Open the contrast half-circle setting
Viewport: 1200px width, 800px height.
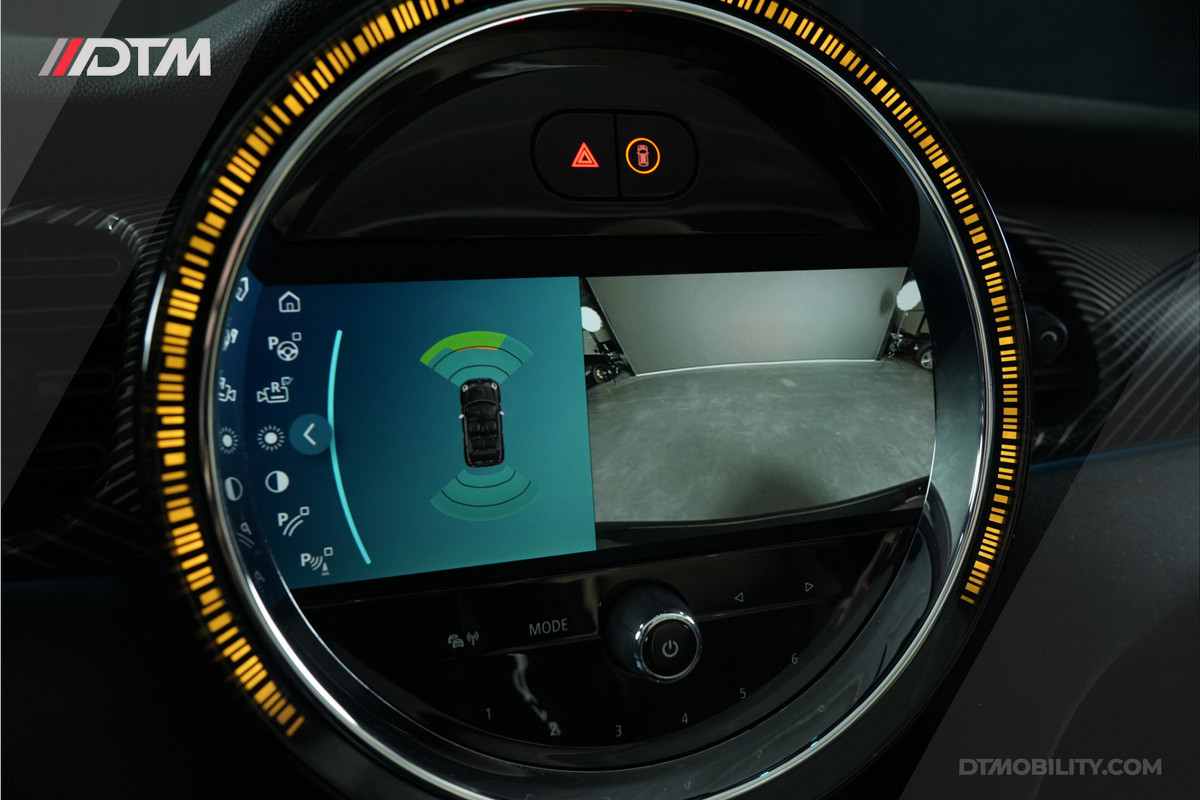coord(276,482)
